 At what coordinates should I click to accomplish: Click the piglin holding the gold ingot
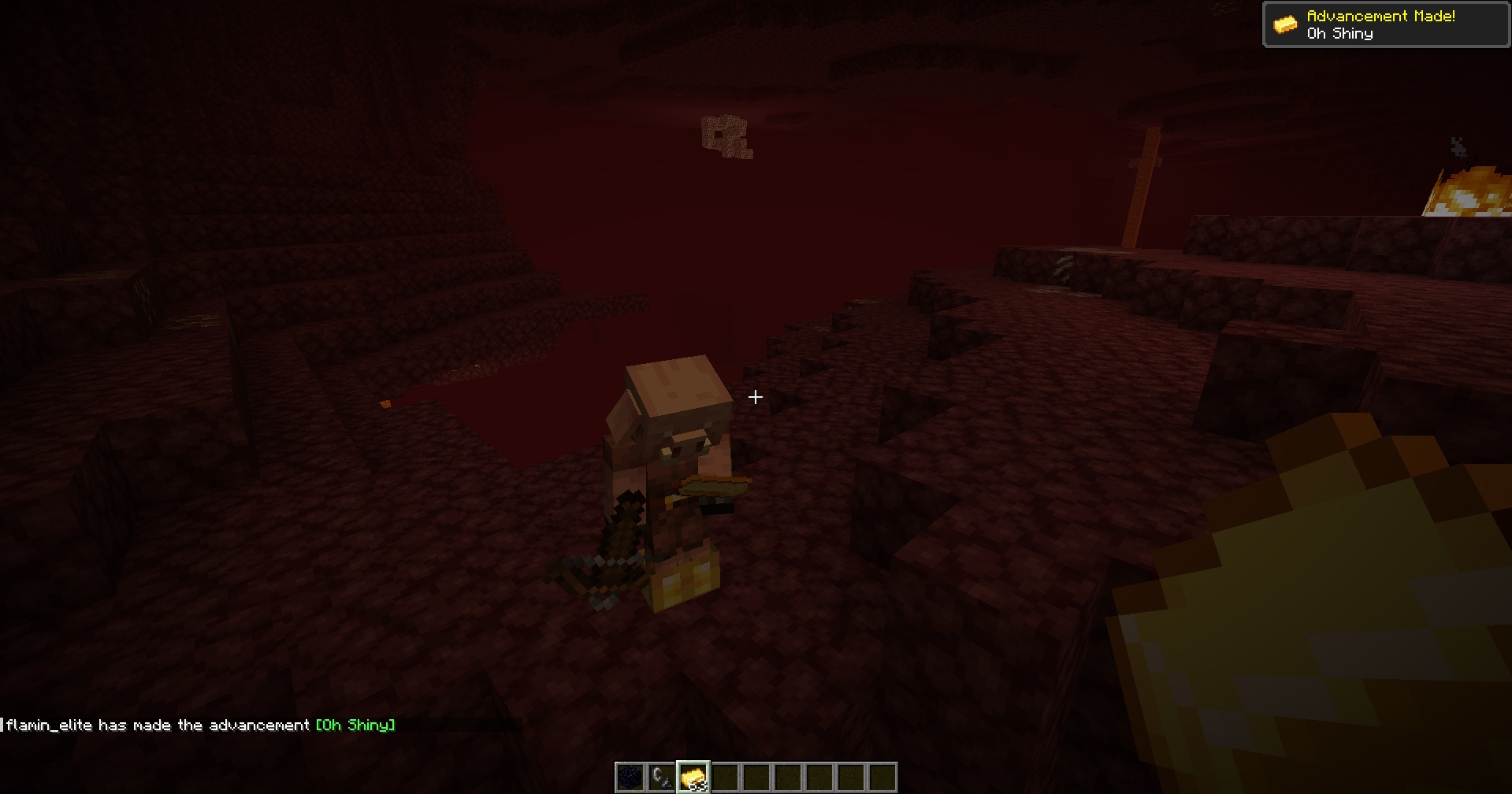coord(674,441)
